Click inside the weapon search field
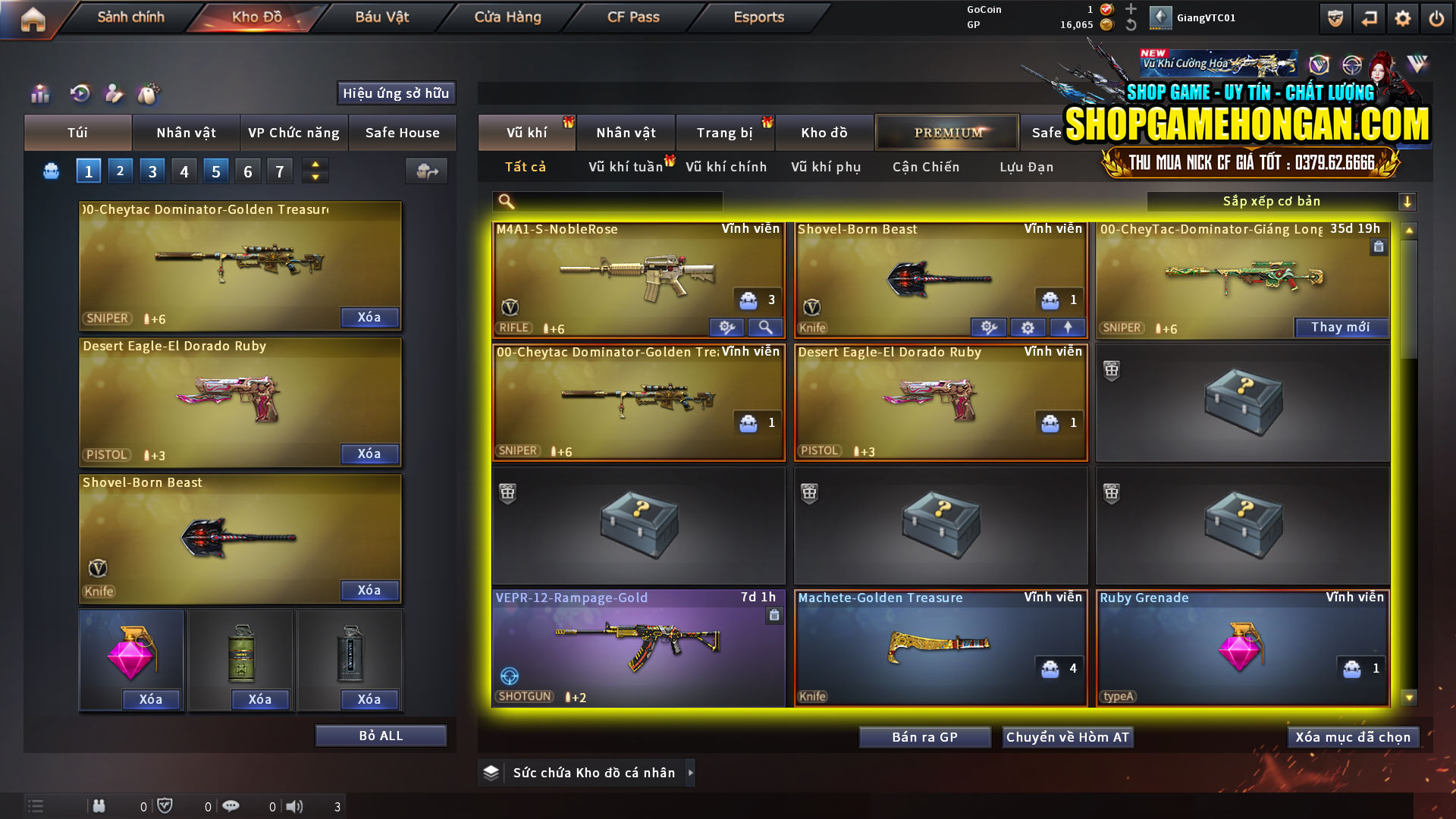1456x819 pixels. 607,201
